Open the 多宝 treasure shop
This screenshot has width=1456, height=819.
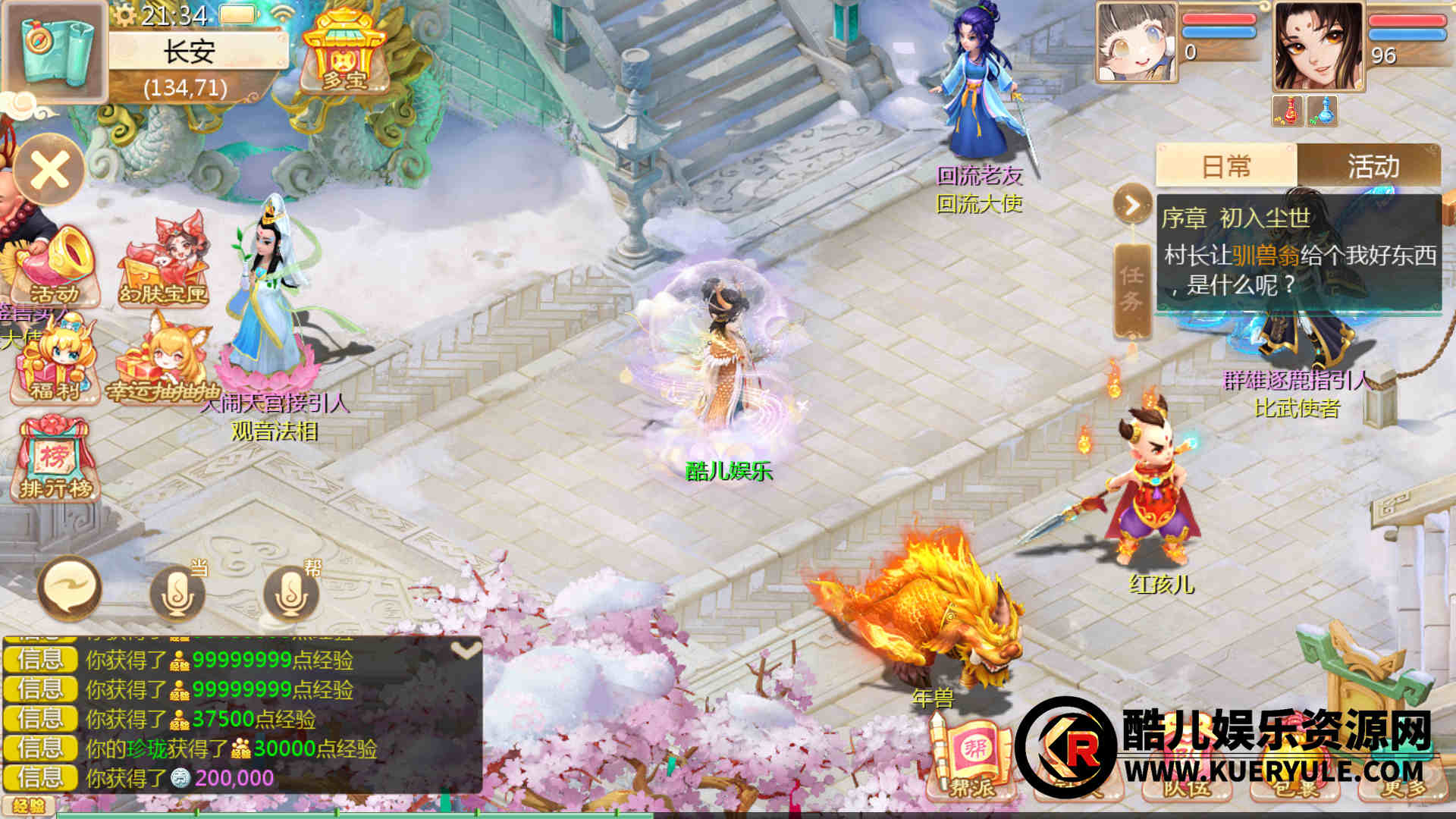(344, 53)
